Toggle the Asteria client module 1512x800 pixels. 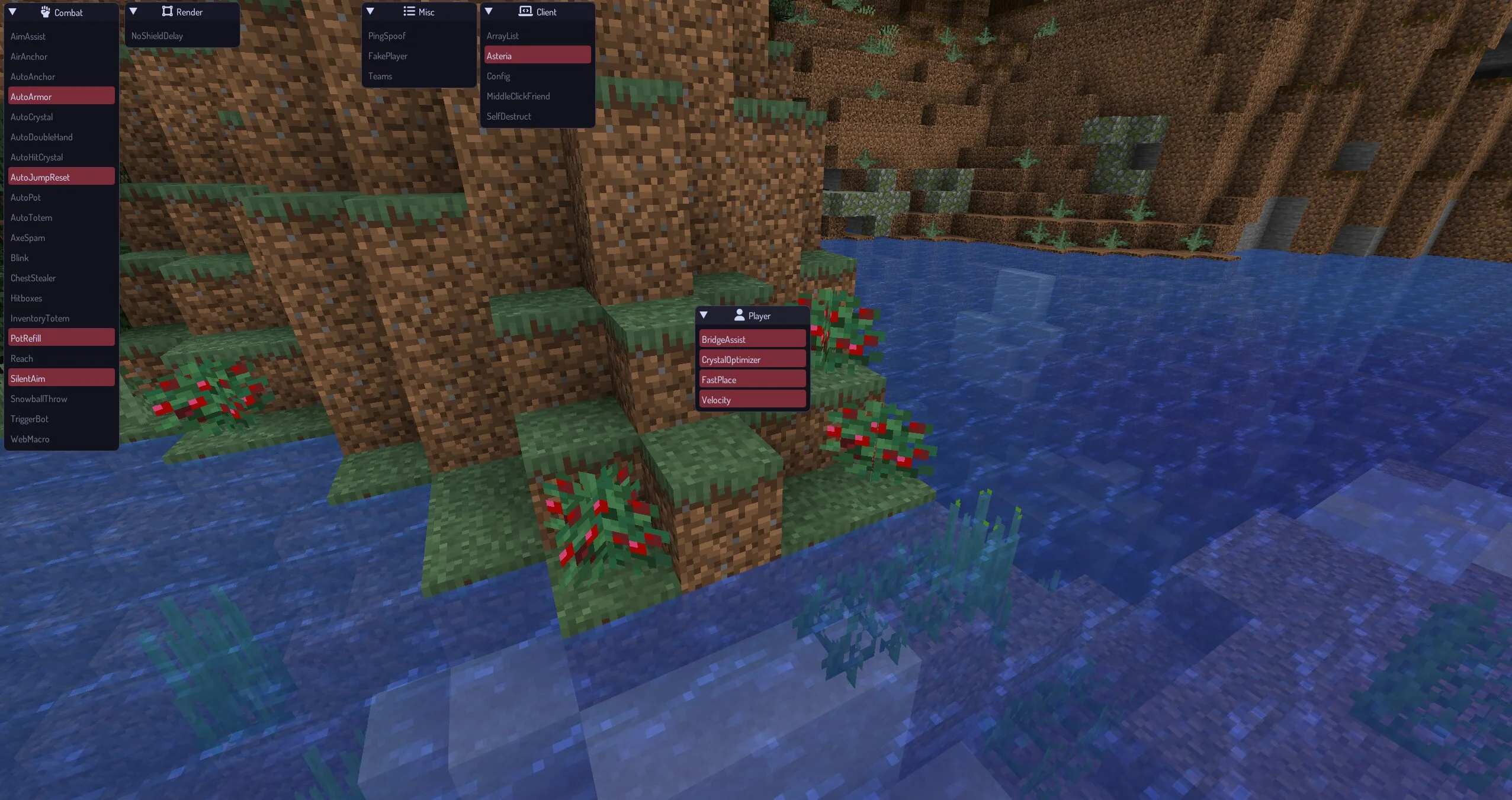[537, 56]
